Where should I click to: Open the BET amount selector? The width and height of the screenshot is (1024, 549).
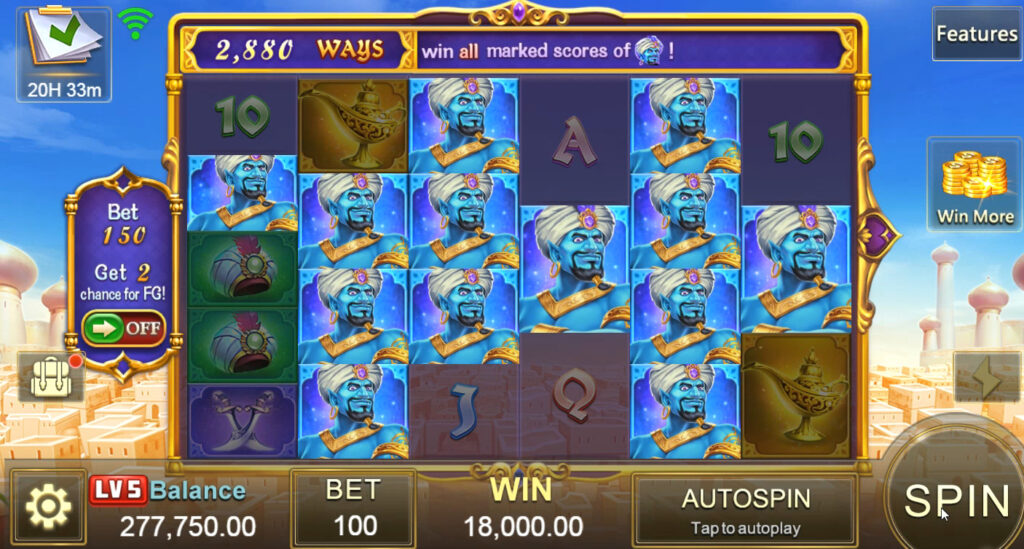(x=354, y=508)
